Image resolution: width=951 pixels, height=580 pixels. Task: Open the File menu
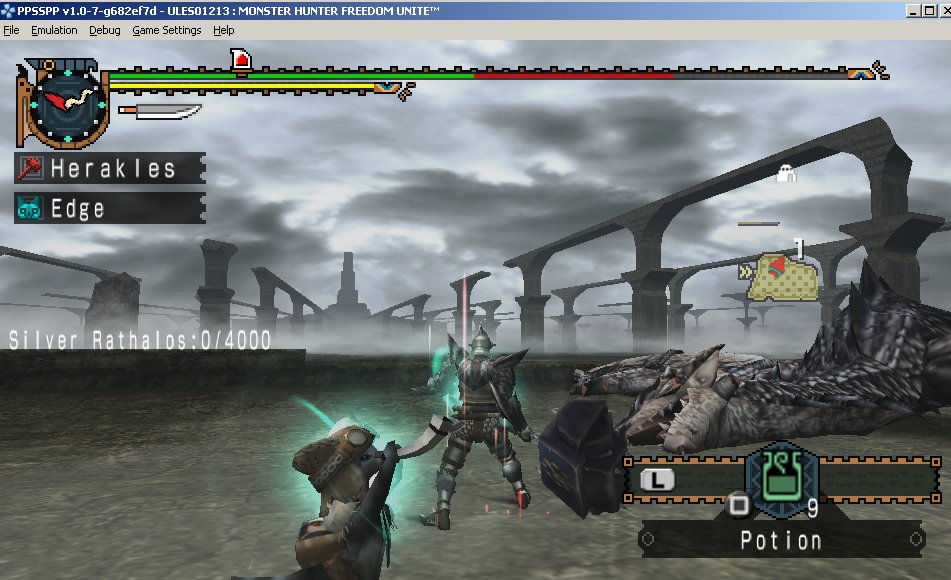[11, 30]
